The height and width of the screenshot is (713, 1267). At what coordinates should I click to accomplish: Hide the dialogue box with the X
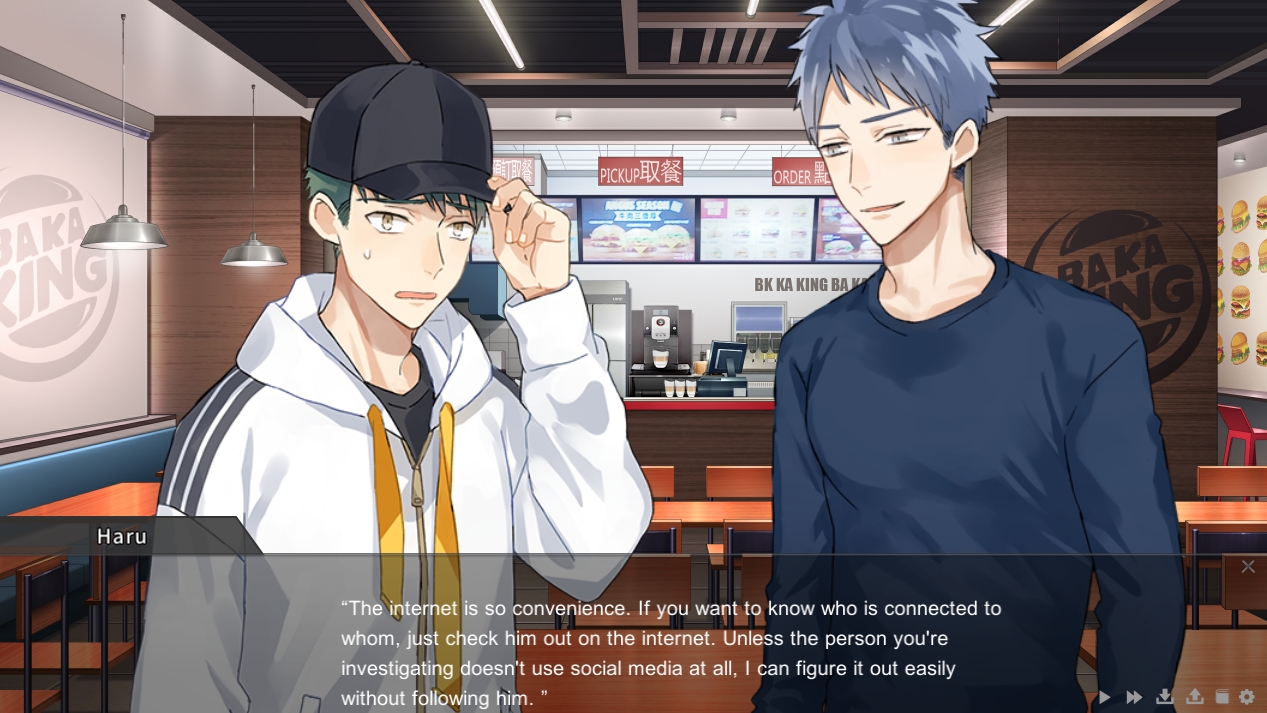[1247, 567]
